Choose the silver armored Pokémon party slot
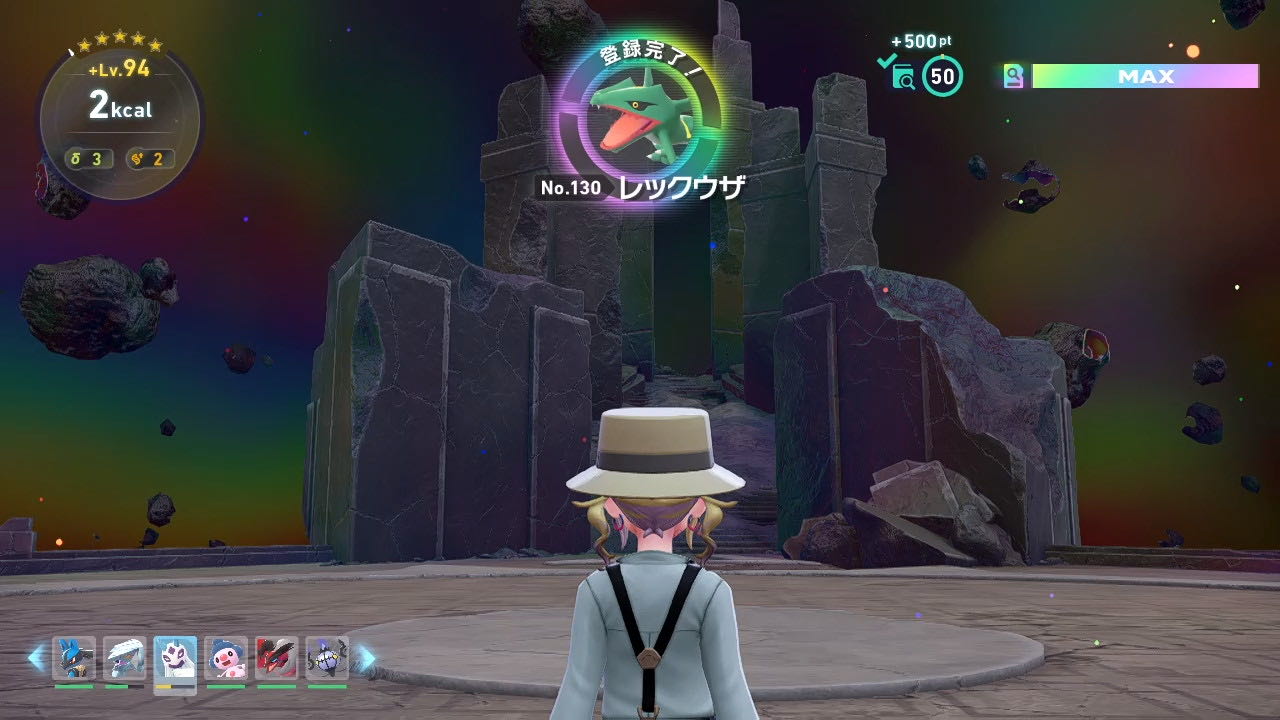Image resolution: width=1280 pixels, height=720 pixels. 124,658
